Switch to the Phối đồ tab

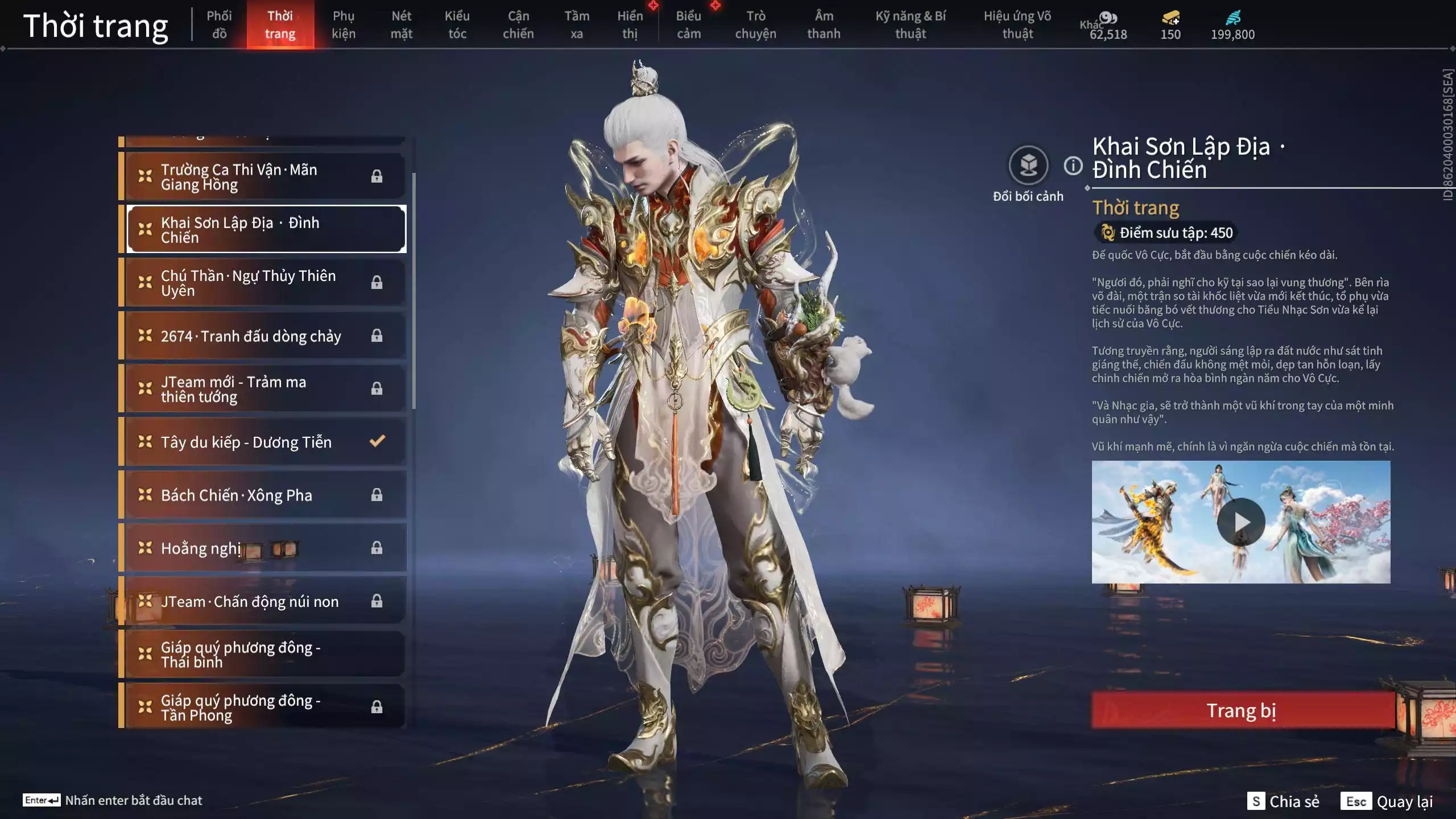pos(219,24)
